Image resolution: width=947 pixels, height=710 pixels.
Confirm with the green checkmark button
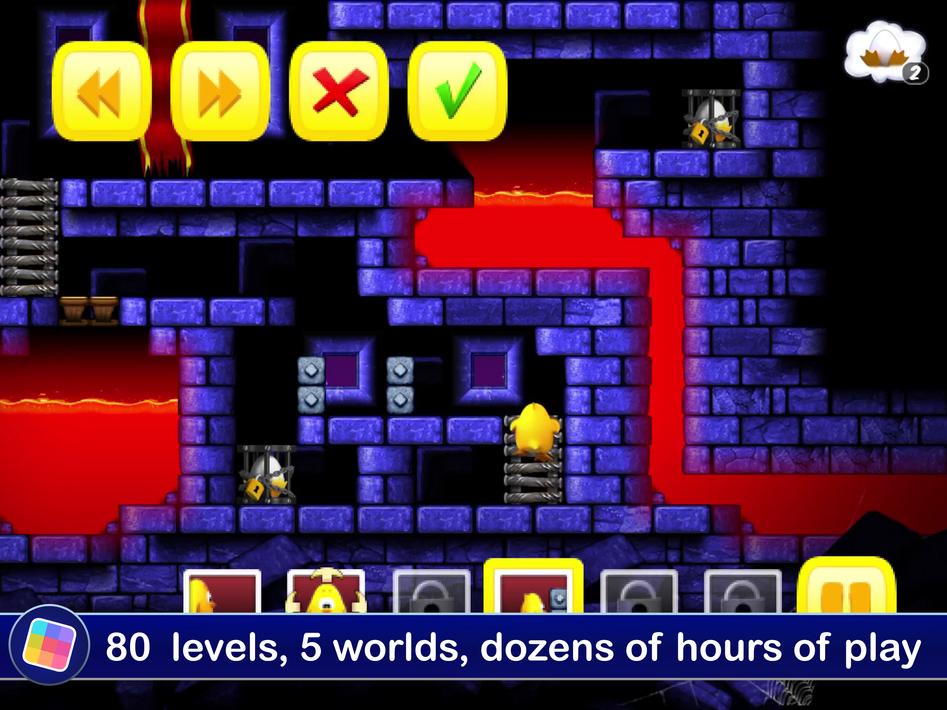[457, 92]
